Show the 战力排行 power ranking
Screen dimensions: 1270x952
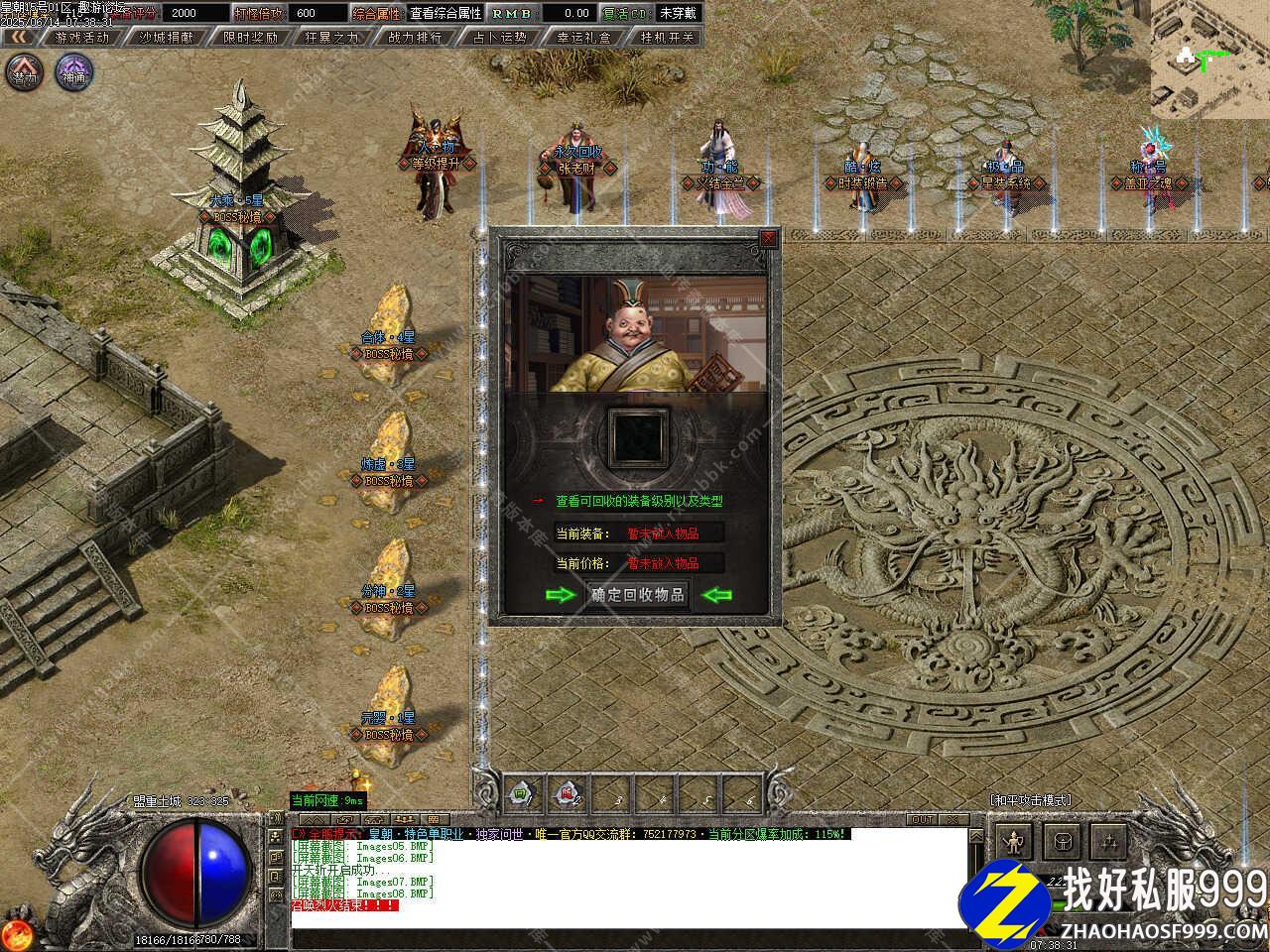(415, 37)
